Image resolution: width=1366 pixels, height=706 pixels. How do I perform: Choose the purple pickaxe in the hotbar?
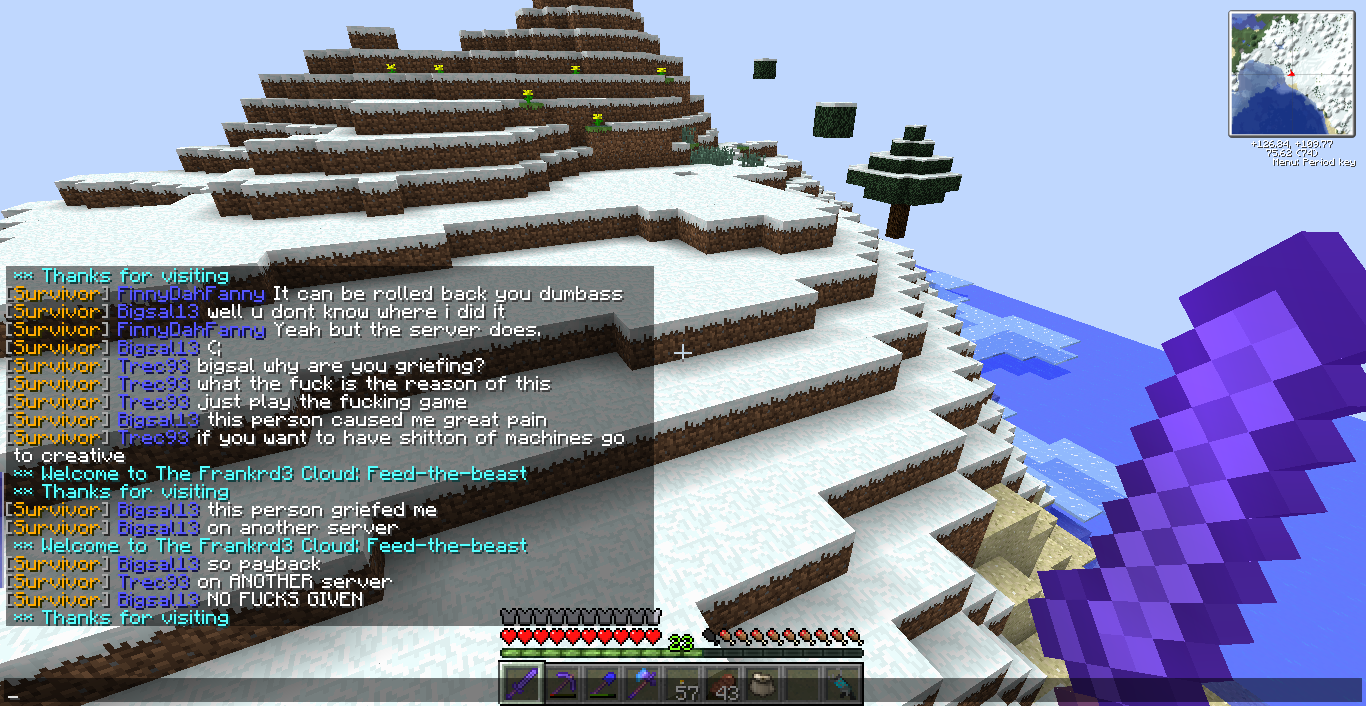pos(562,685)
